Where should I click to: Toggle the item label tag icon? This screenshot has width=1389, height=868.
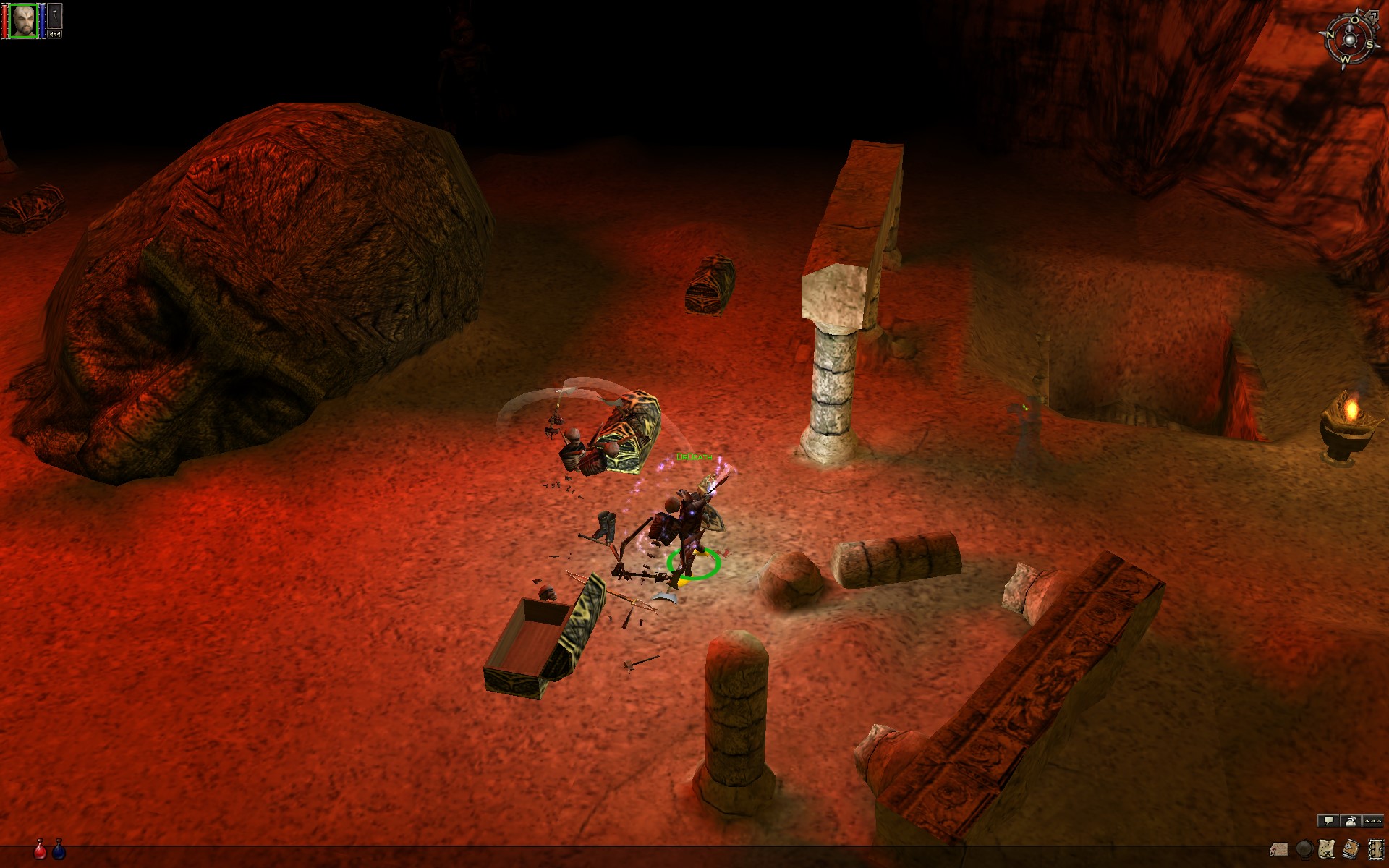tap(1279, 848)
